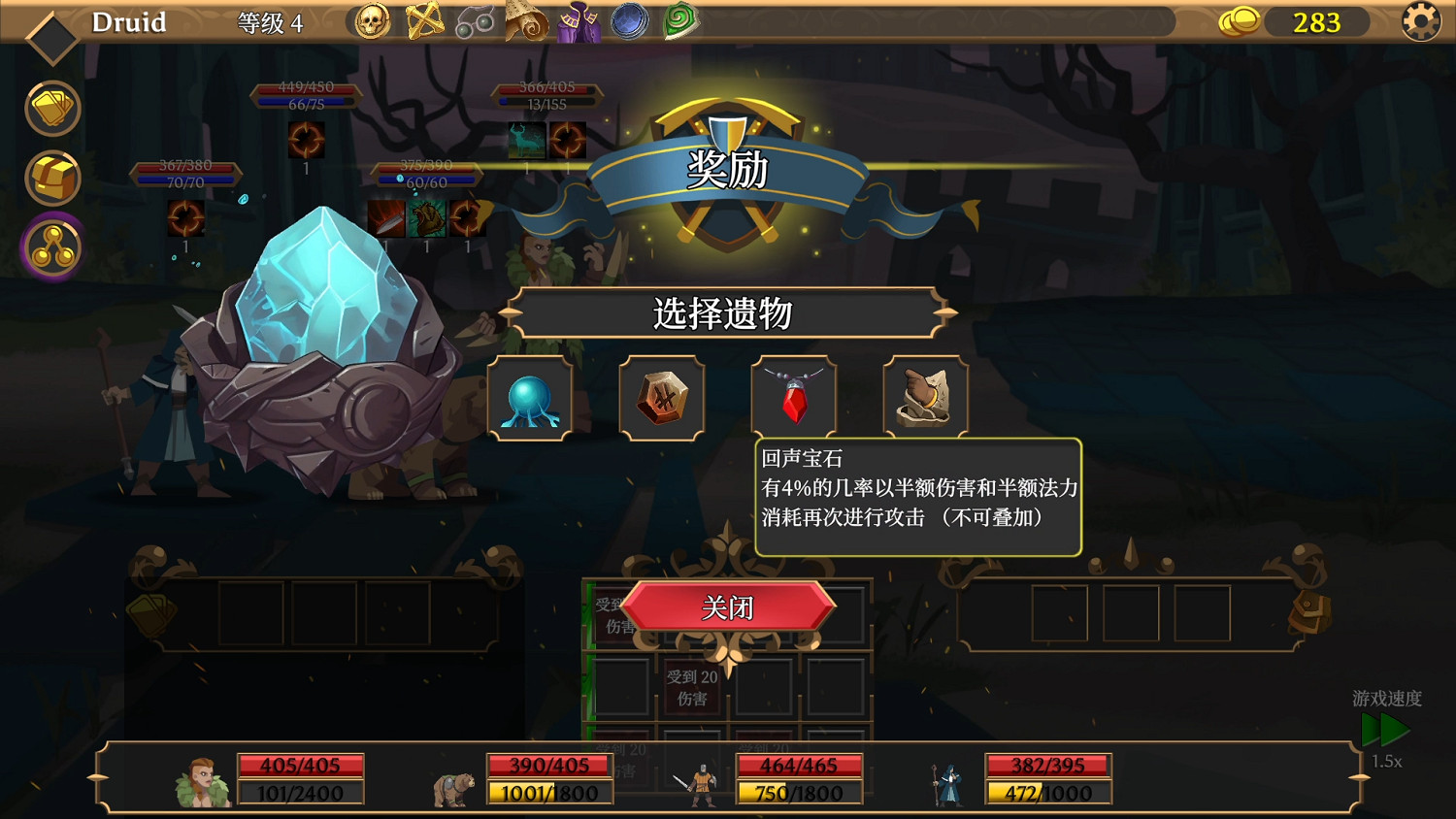Select the clay glove relic reward

point(925,398)
